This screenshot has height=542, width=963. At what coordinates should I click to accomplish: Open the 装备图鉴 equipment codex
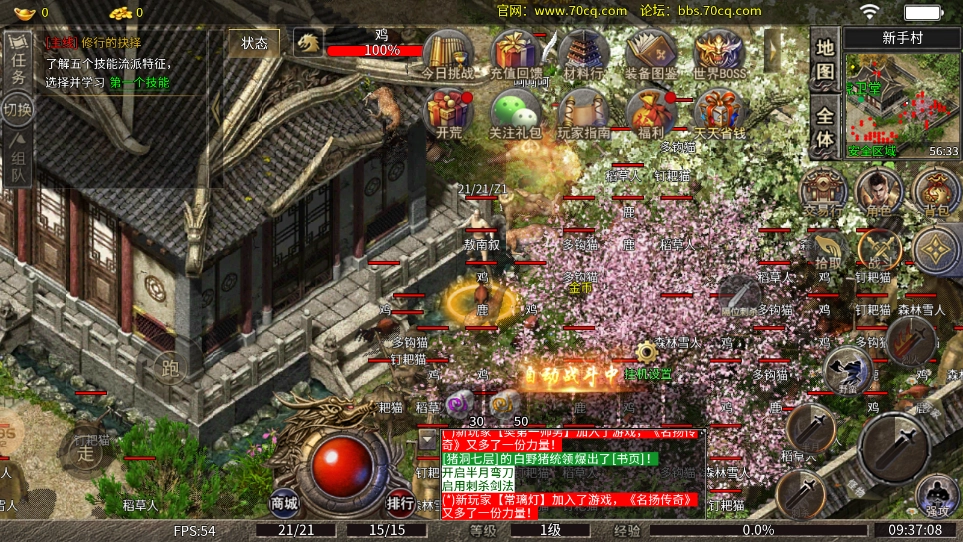coord(651,53)
